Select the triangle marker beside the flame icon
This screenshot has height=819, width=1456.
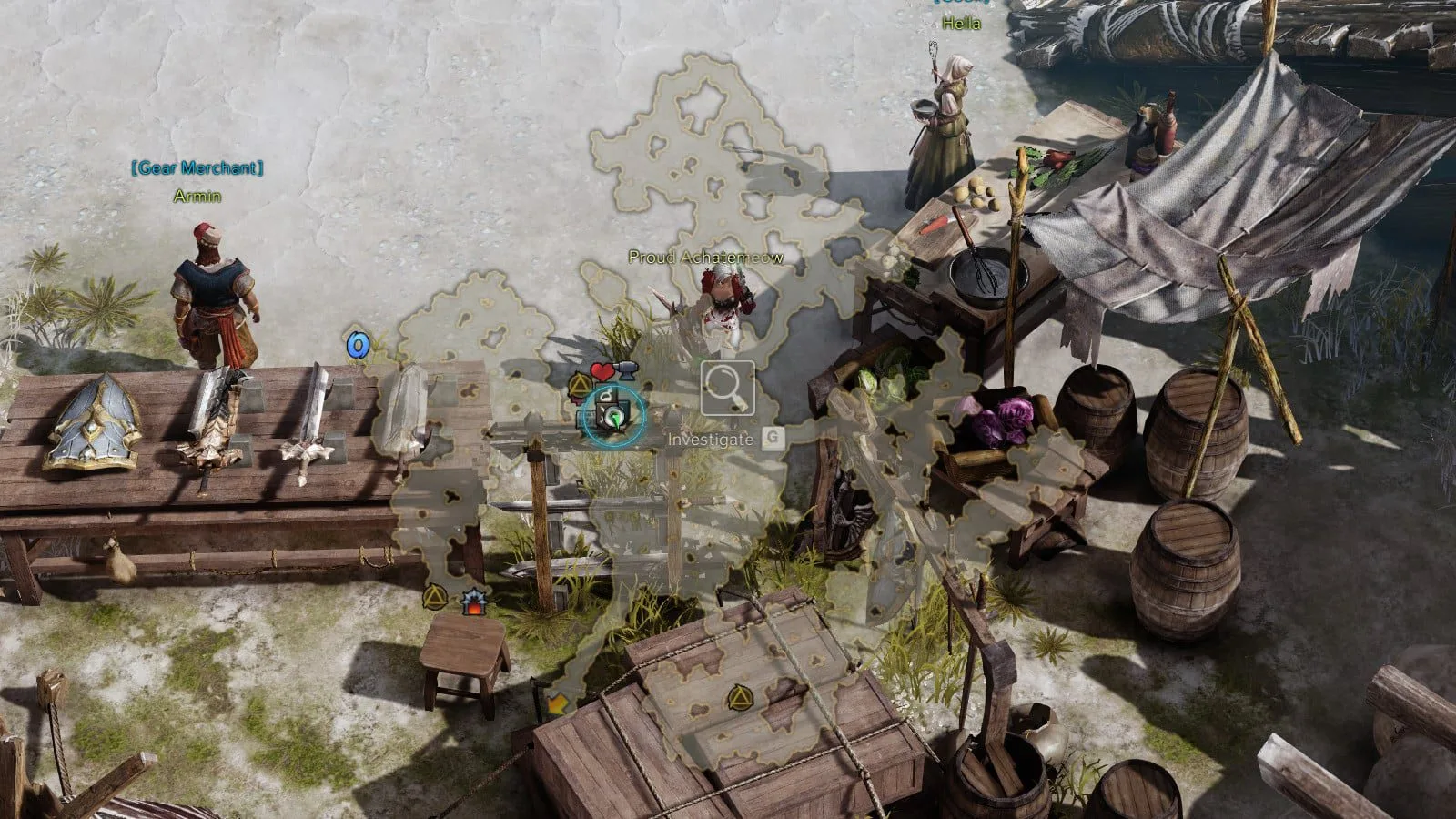pyautogui.click(x=435, y=597)
